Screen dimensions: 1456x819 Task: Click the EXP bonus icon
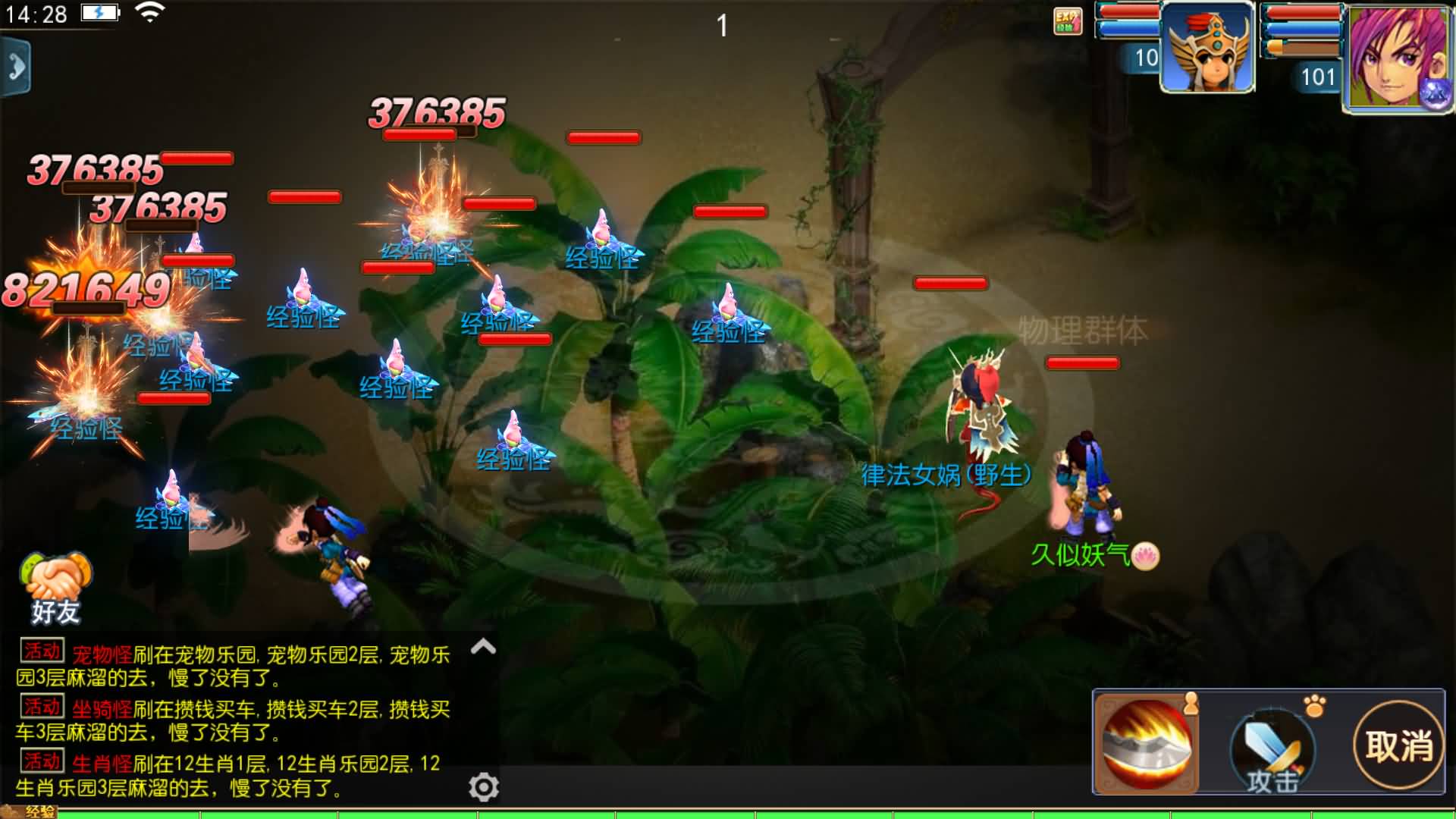pyautogui.click(x=1067, y=21)
